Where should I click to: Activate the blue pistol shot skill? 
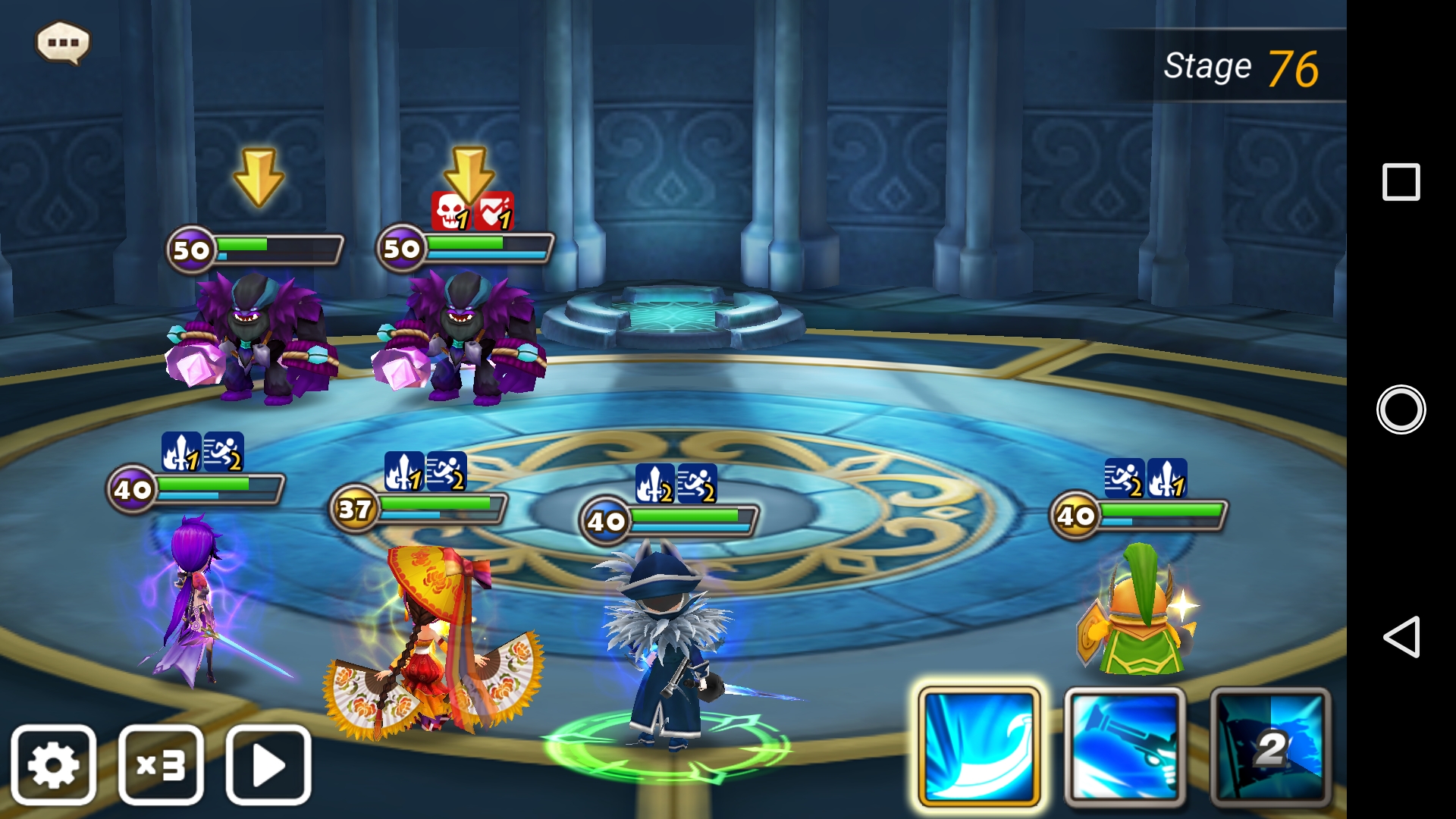pyautogui.click(x=1125, y=746)
